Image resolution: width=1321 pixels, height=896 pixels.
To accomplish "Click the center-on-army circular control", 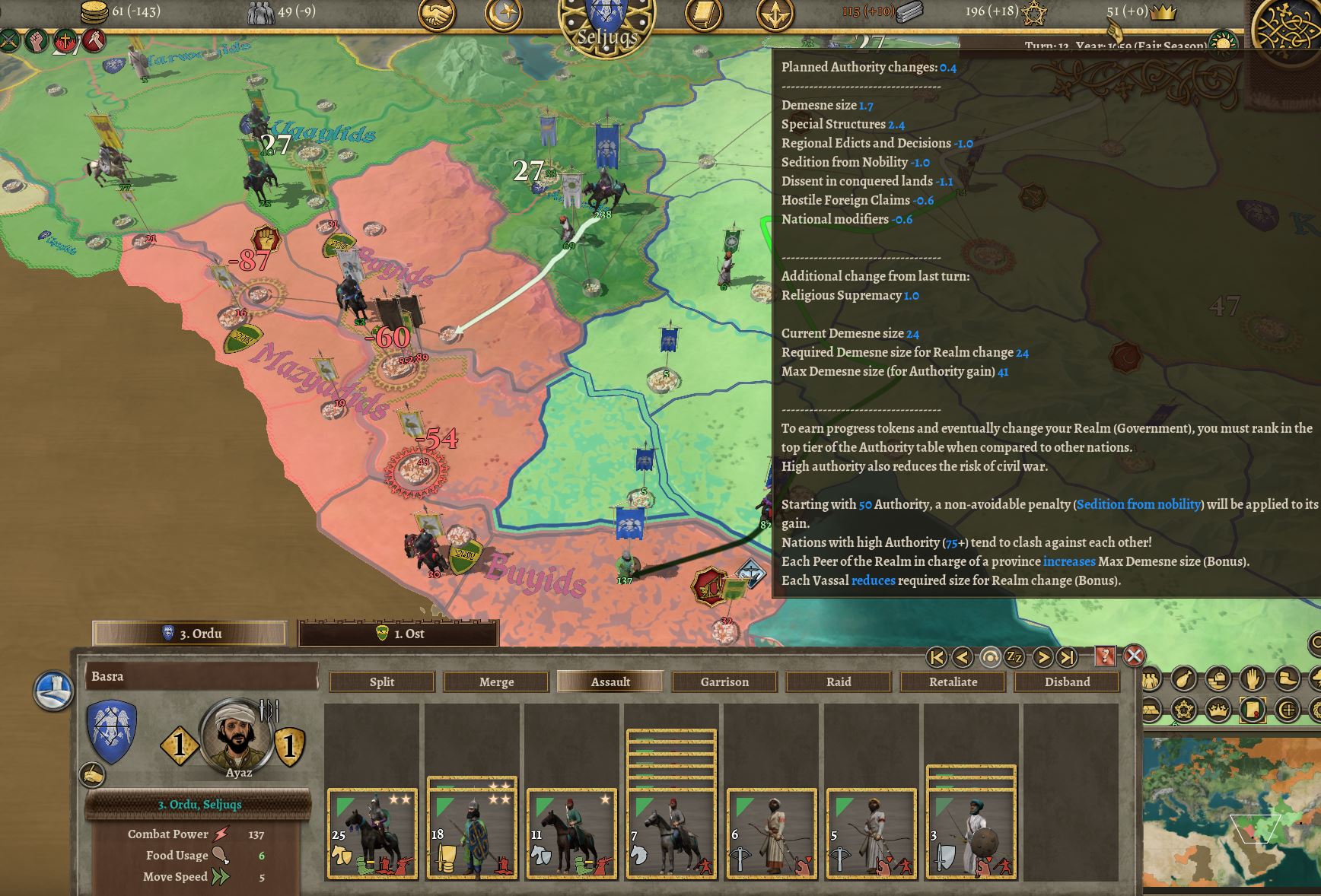I will [990, 656].
